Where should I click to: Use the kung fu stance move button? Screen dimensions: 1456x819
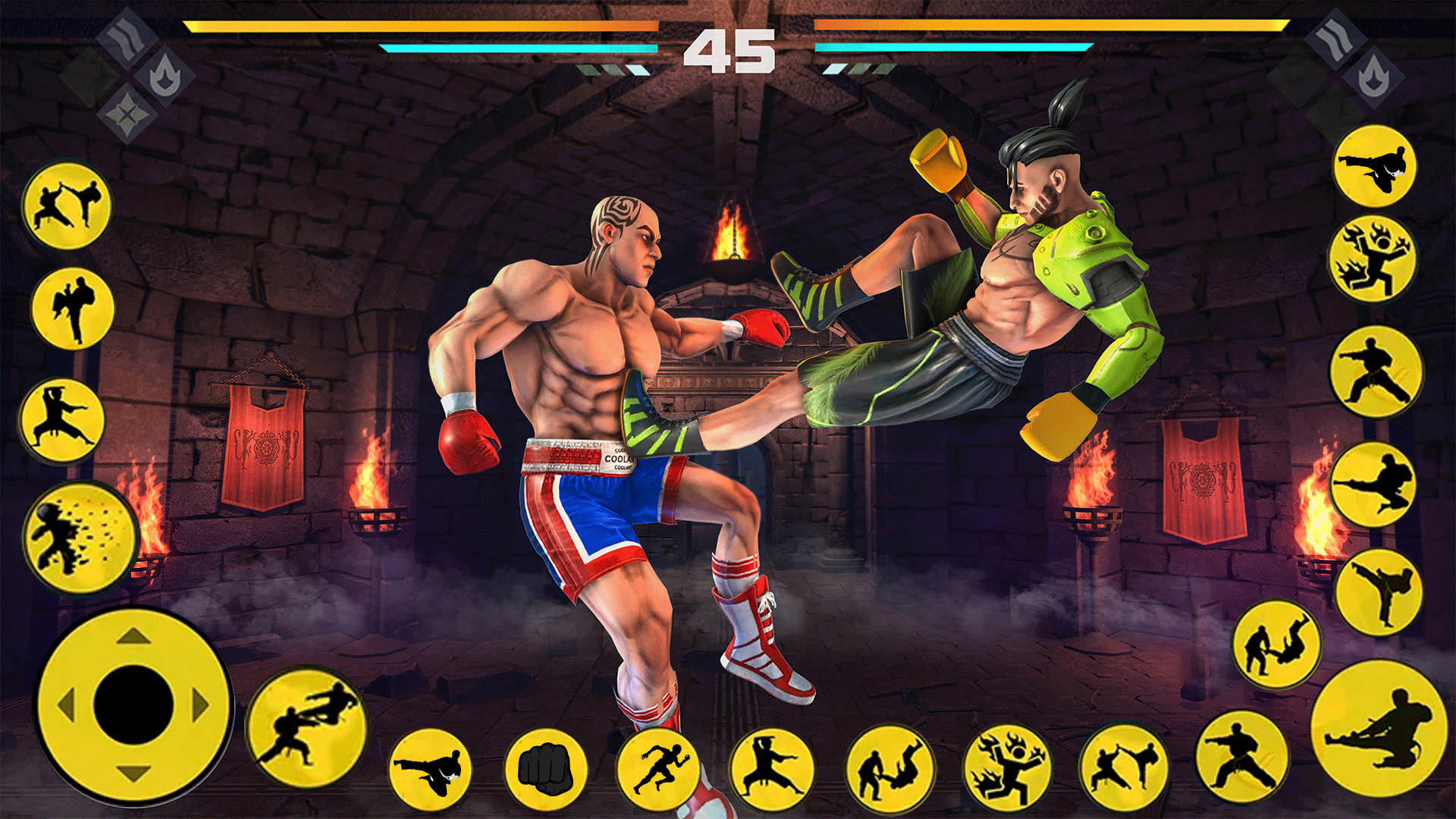[x=64, y=419]
